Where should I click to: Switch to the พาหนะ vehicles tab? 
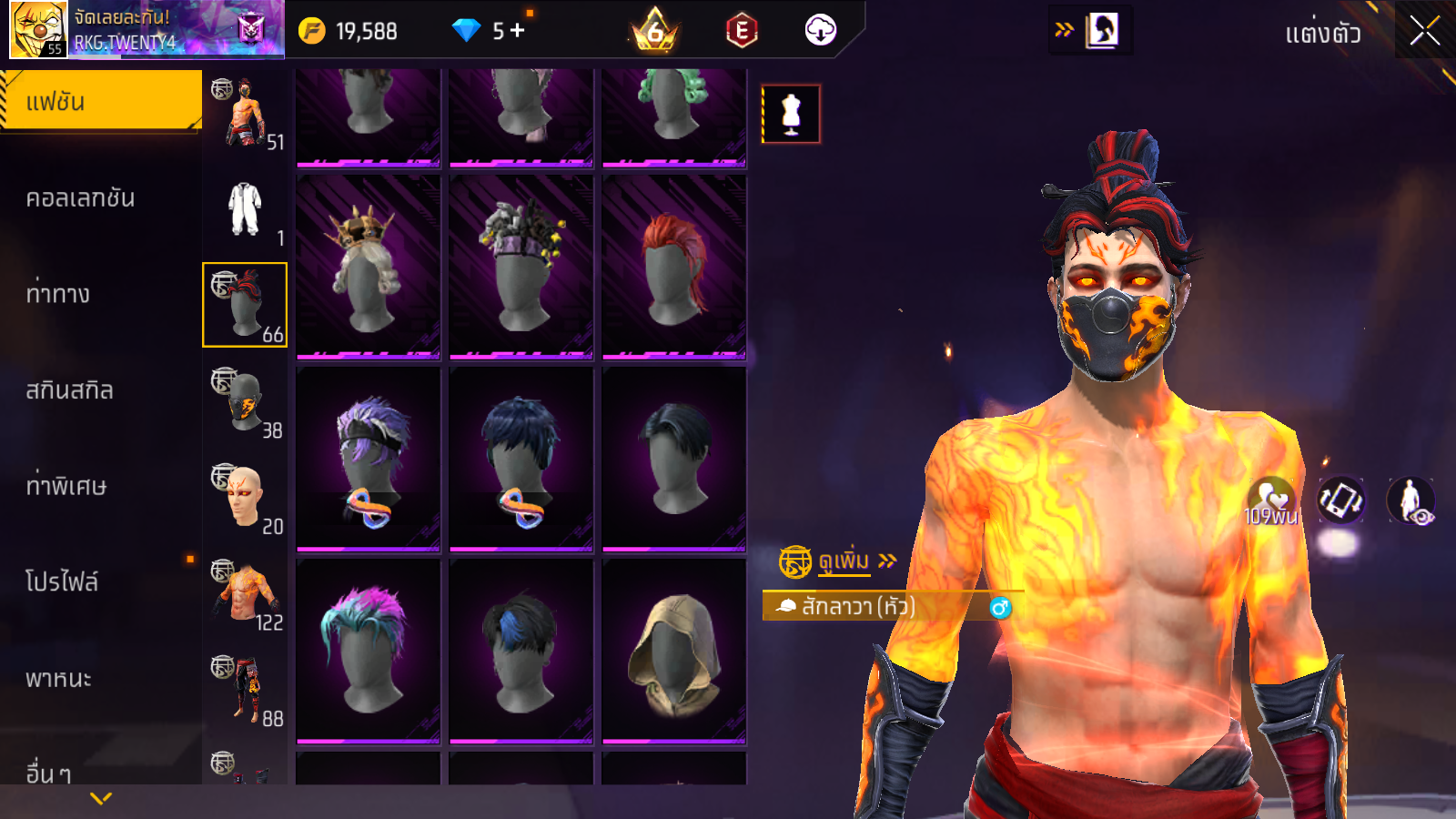coord(58,679)
